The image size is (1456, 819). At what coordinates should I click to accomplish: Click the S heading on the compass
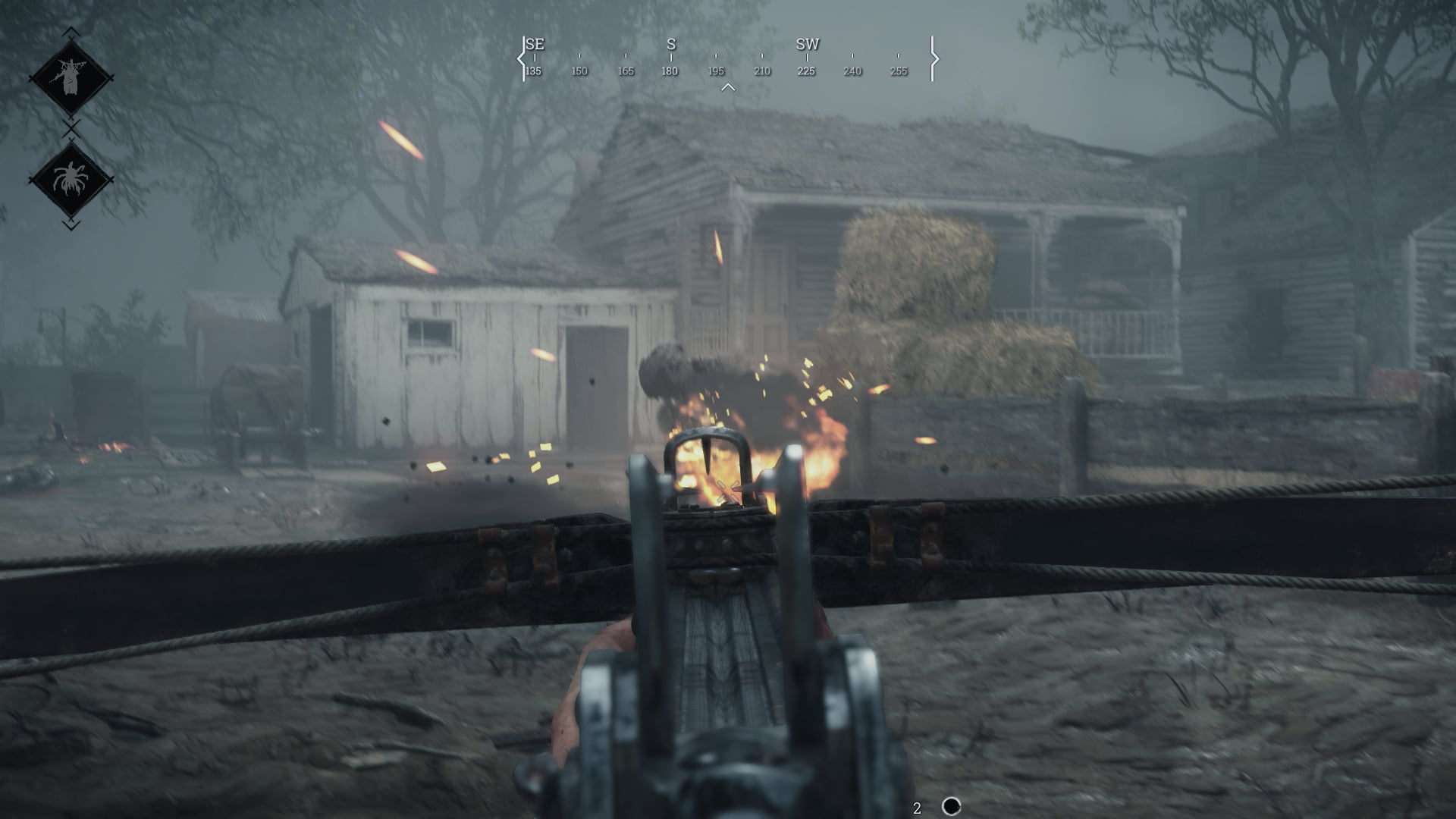[x=670, y=45]
